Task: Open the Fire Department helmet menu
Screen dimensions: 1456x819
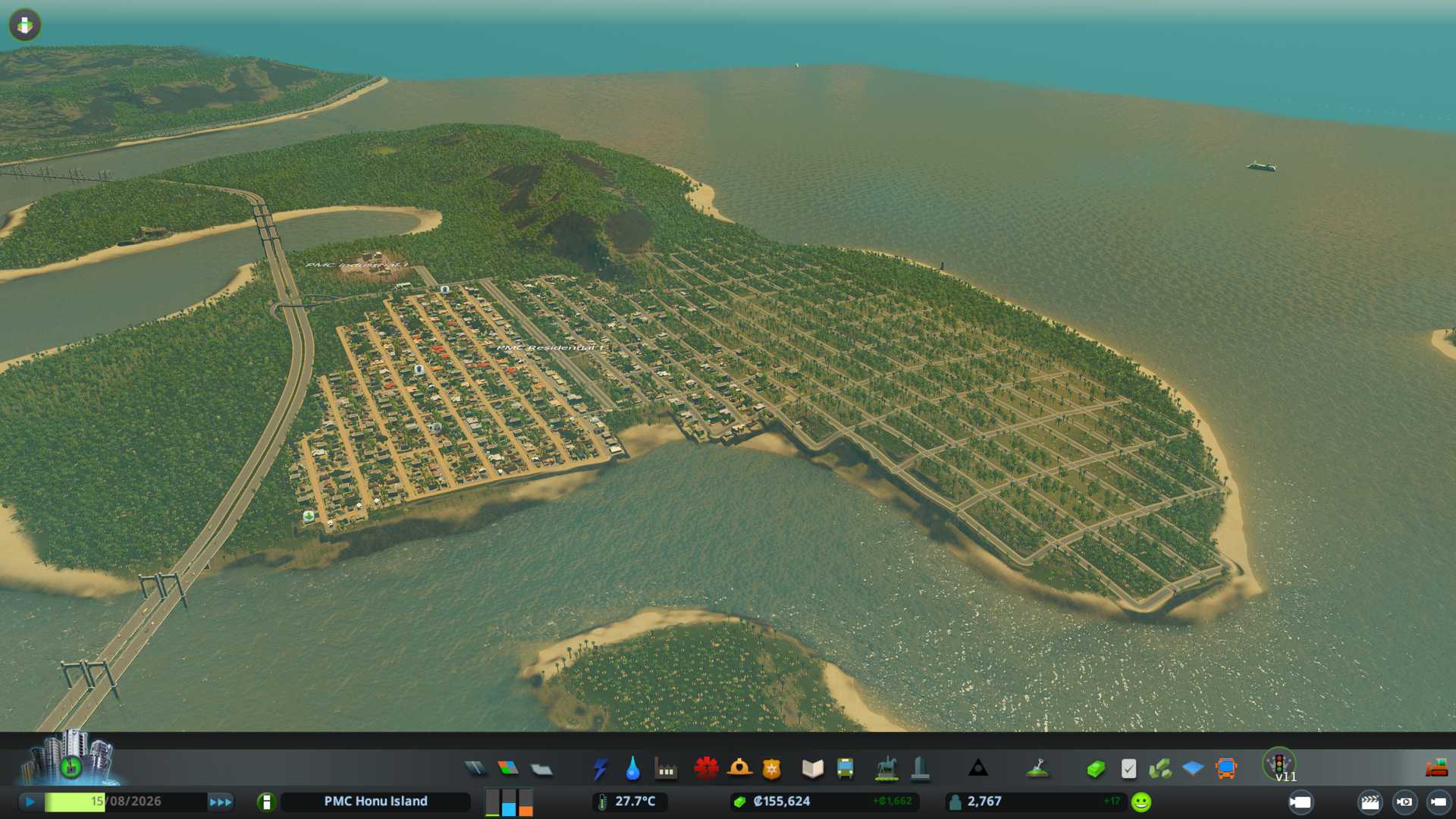Action: point(739,769)
